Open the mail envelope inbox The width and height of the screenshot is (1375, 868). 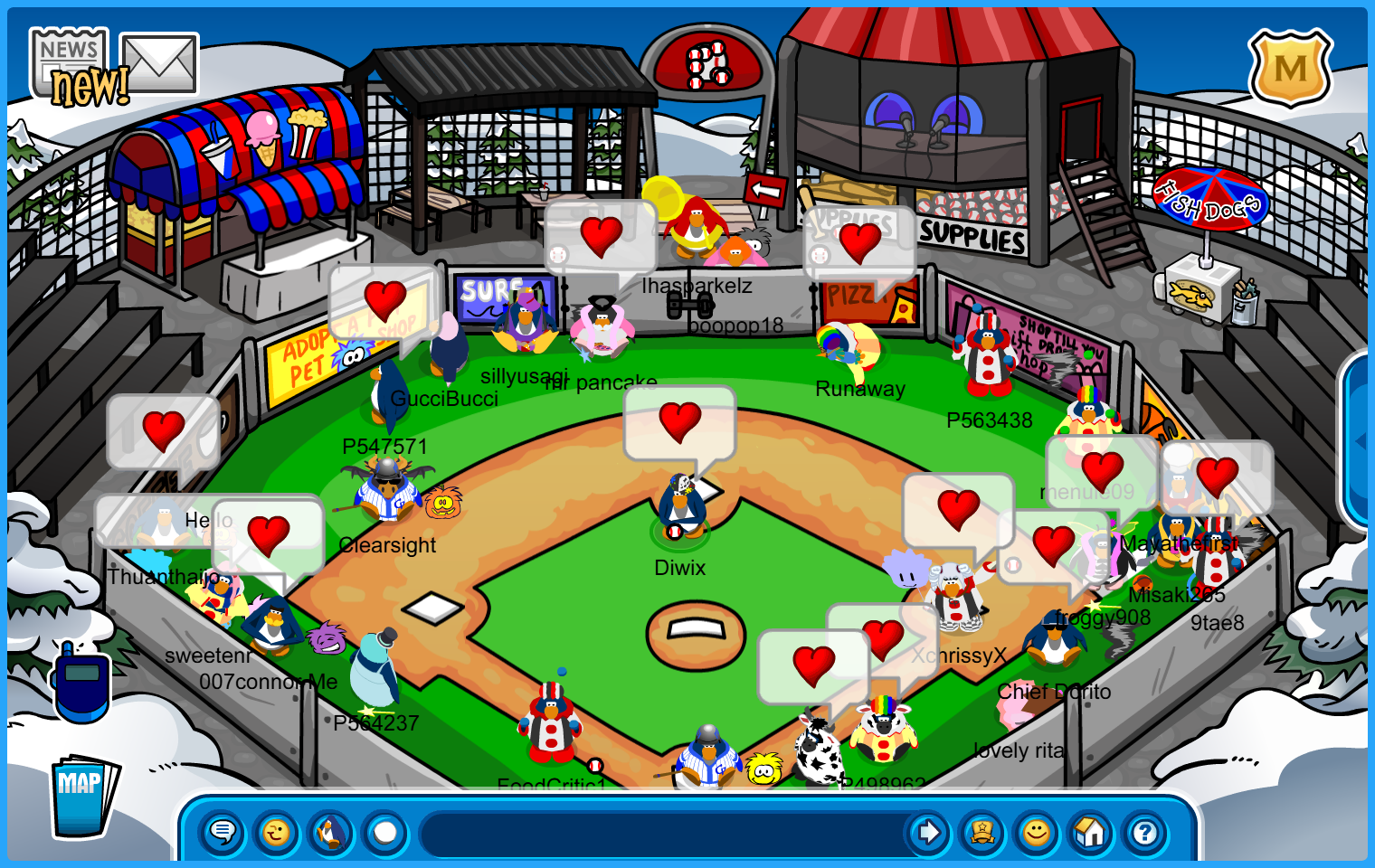159,62
